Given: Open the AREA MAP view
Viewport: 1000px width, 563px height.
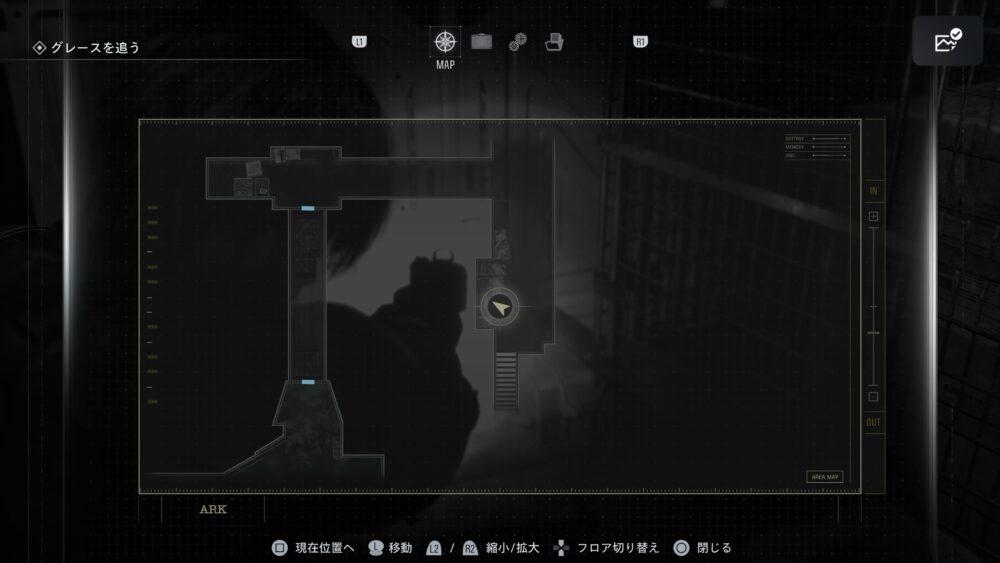Looking at the screenshot, I should (x=825, y=477).
